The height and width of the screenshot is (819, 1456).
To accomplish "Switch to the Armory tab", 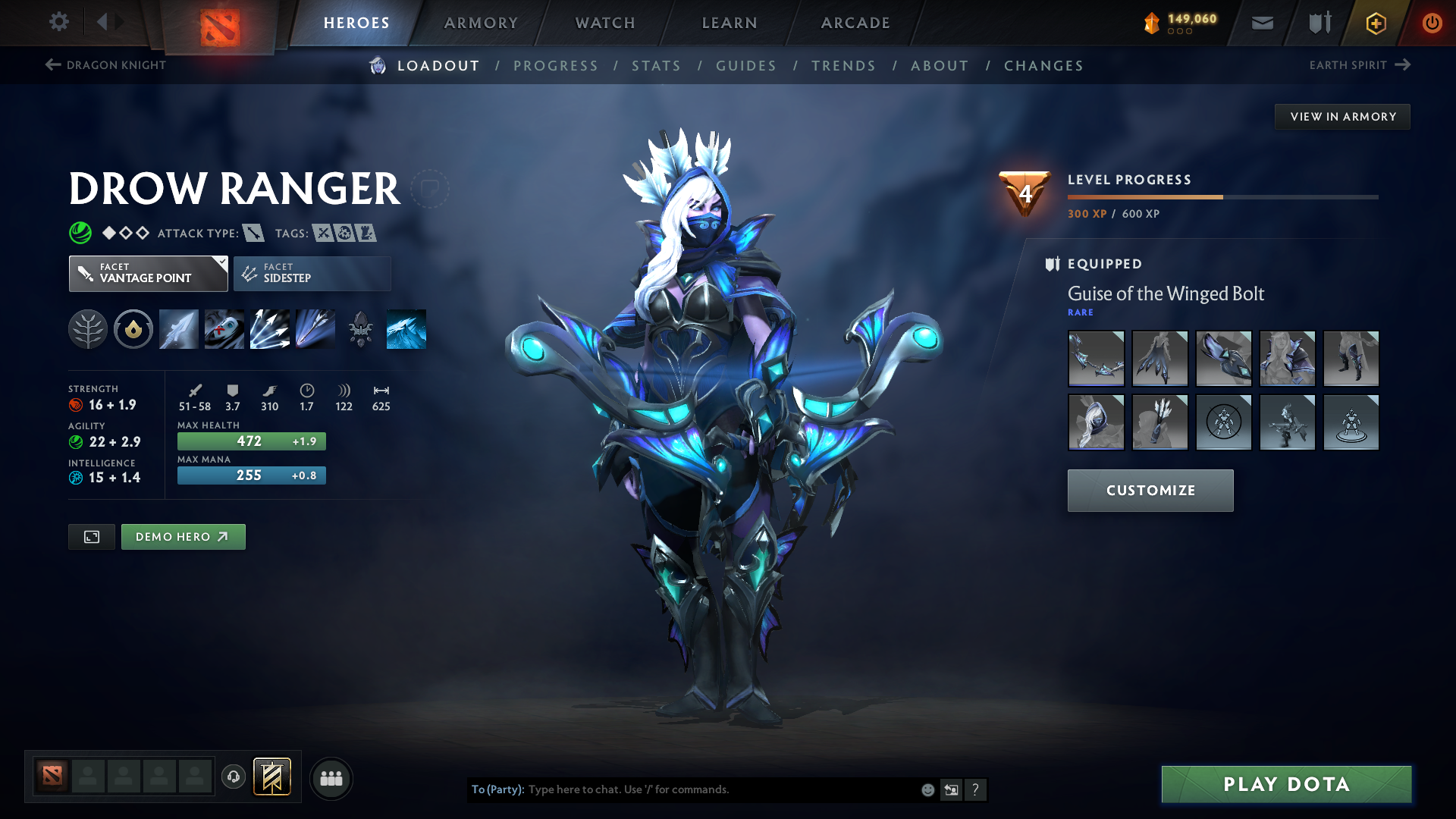I will [x=481, y=23].
